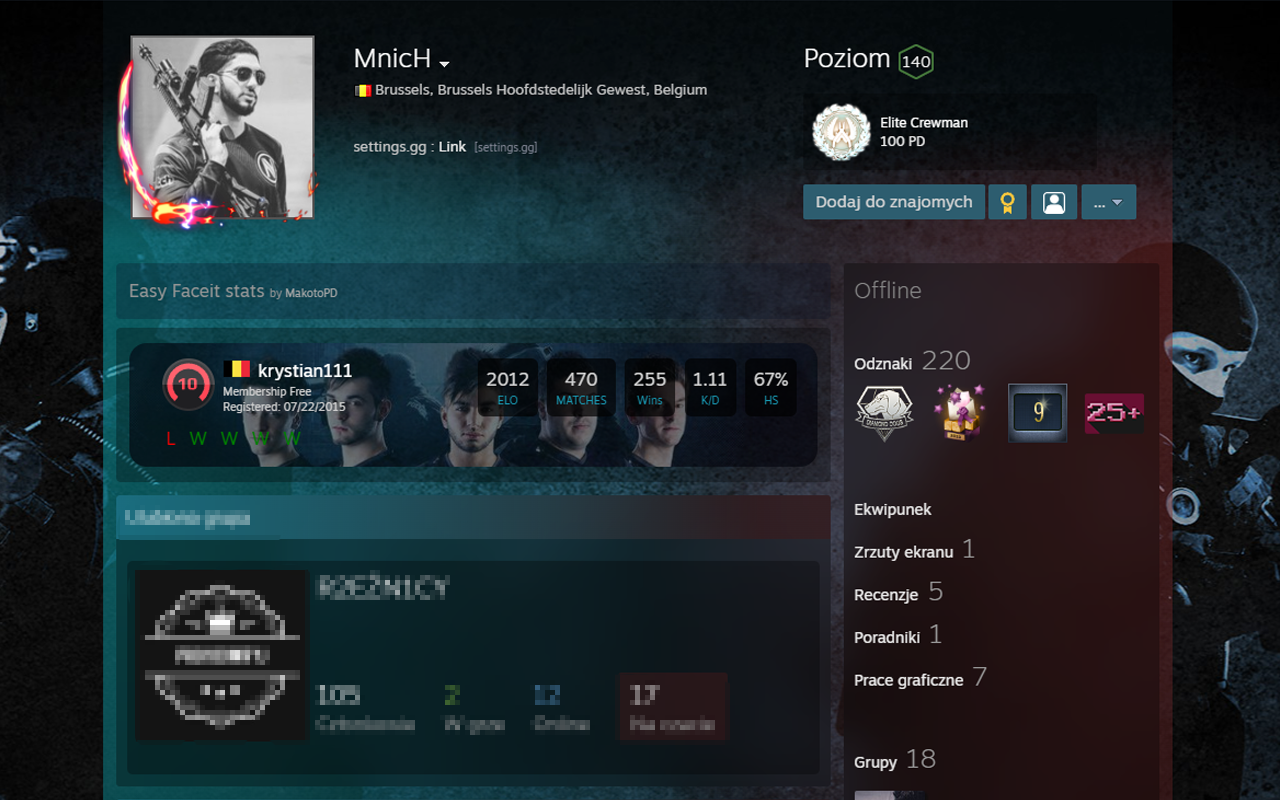View the purple gift badge
The width and height of the screenshot is (1280, 800).
coord(961,411)
